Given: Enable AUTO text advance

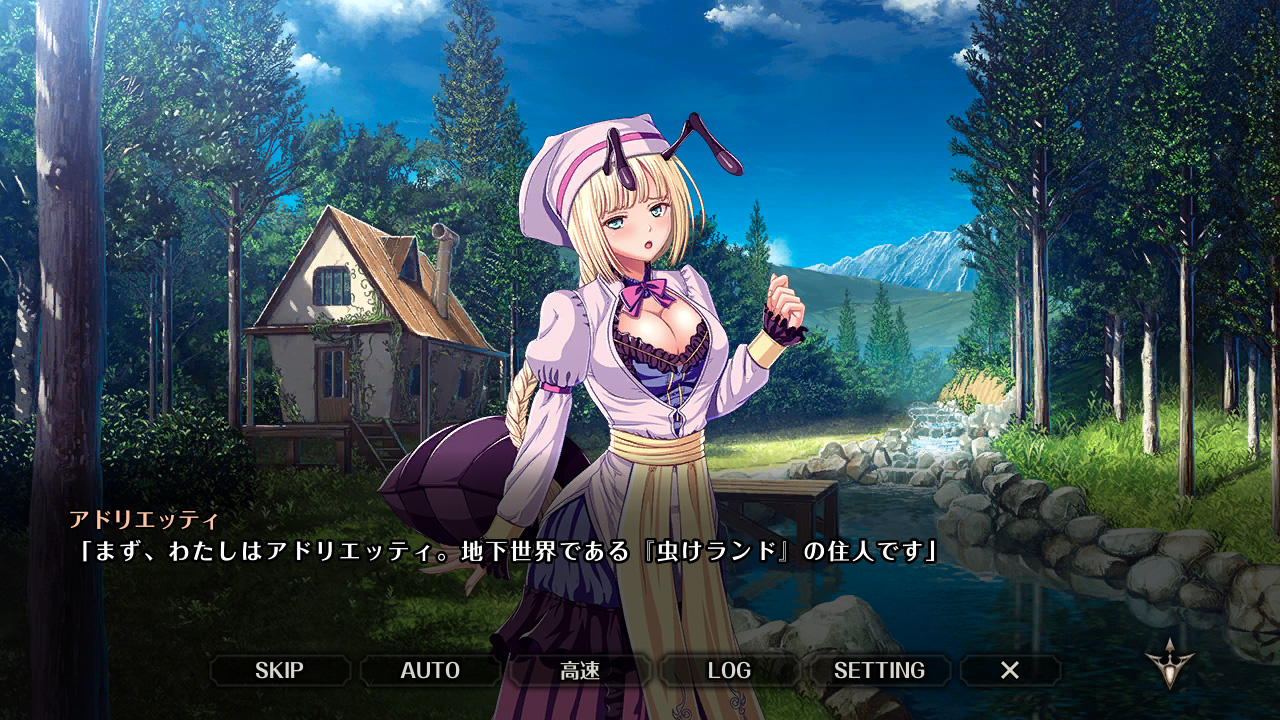Looking at the screenshot, I should [x=430, y=670].
